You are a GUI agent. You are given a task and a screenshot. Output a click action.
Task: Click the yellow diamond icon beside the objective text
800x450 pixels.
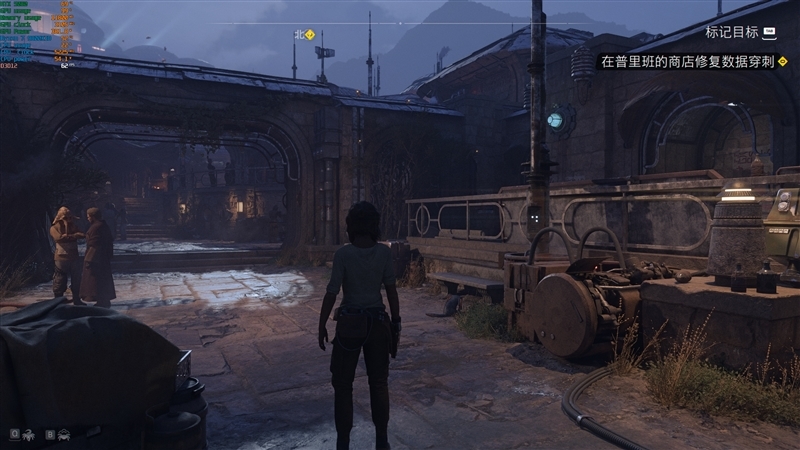point(782,61)
